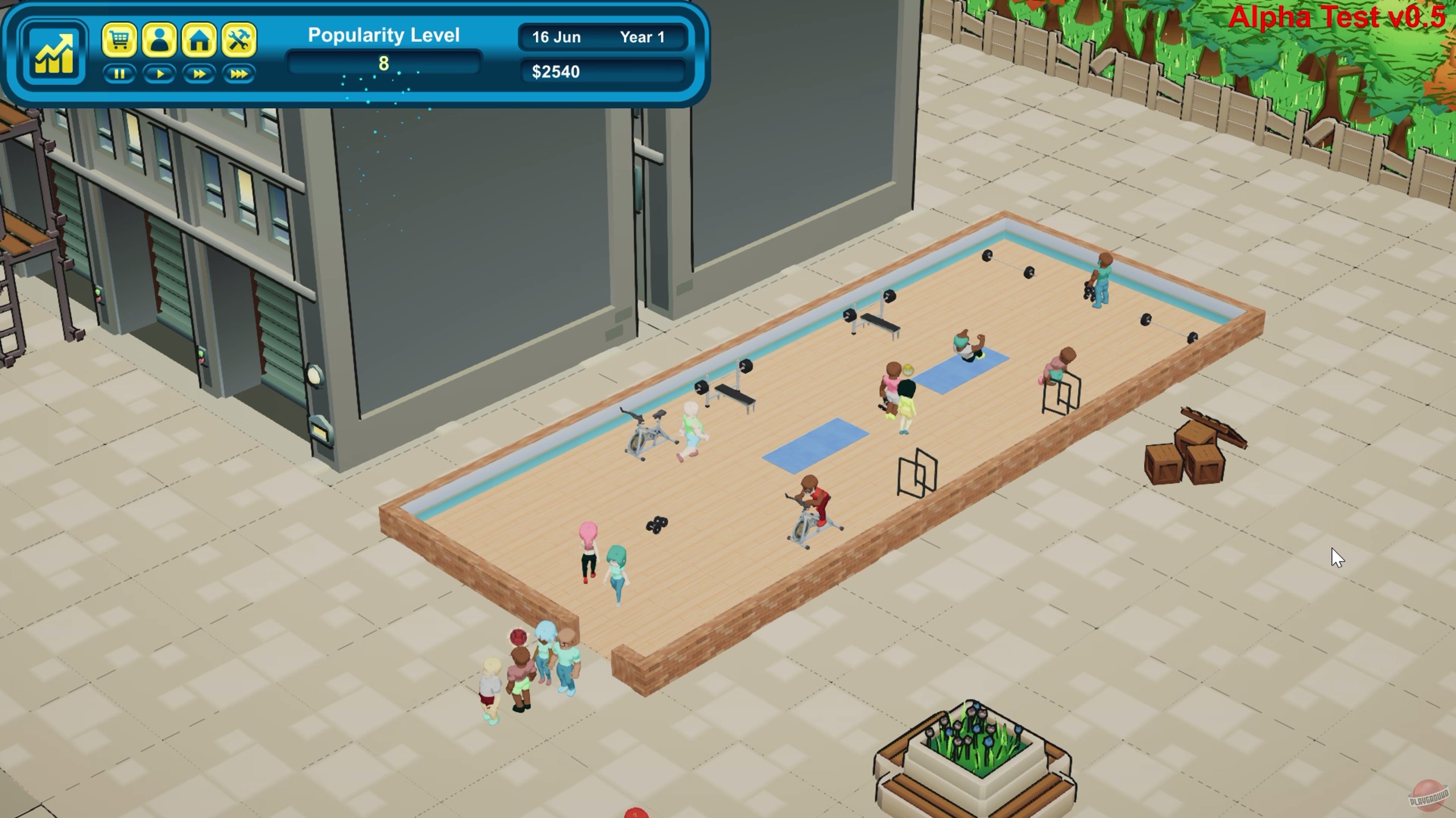1456x818 pixels.
Task: Pause the game simulation
Action: click(121, 73)
